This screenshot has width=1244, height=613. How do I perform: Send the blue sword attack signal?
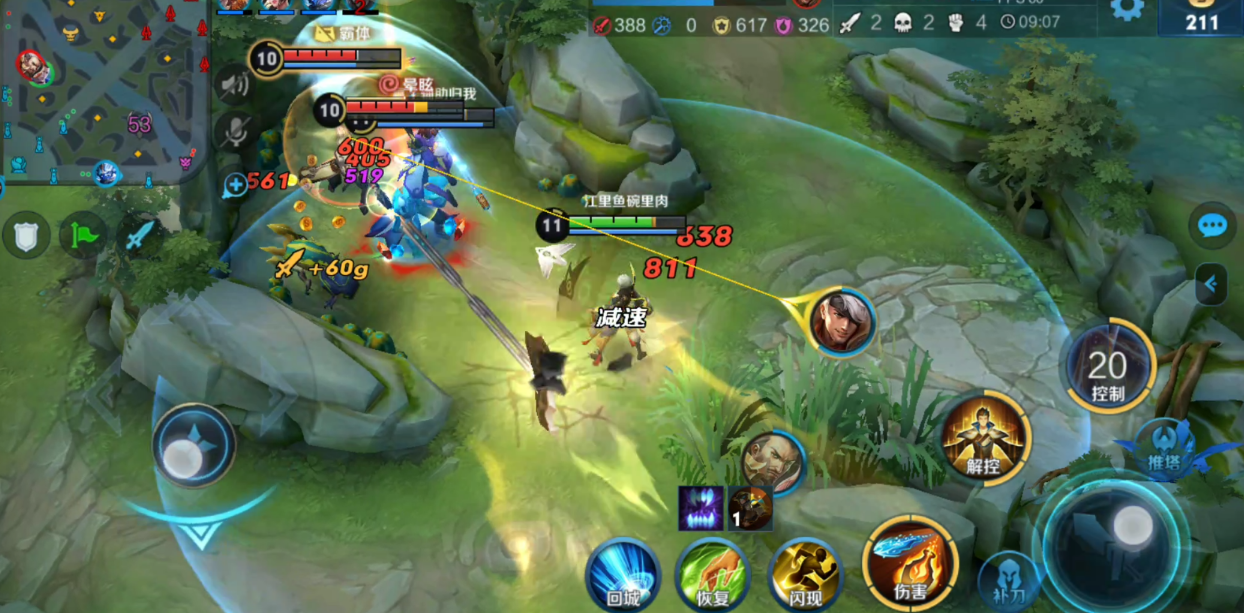click(x=139, y=235)
